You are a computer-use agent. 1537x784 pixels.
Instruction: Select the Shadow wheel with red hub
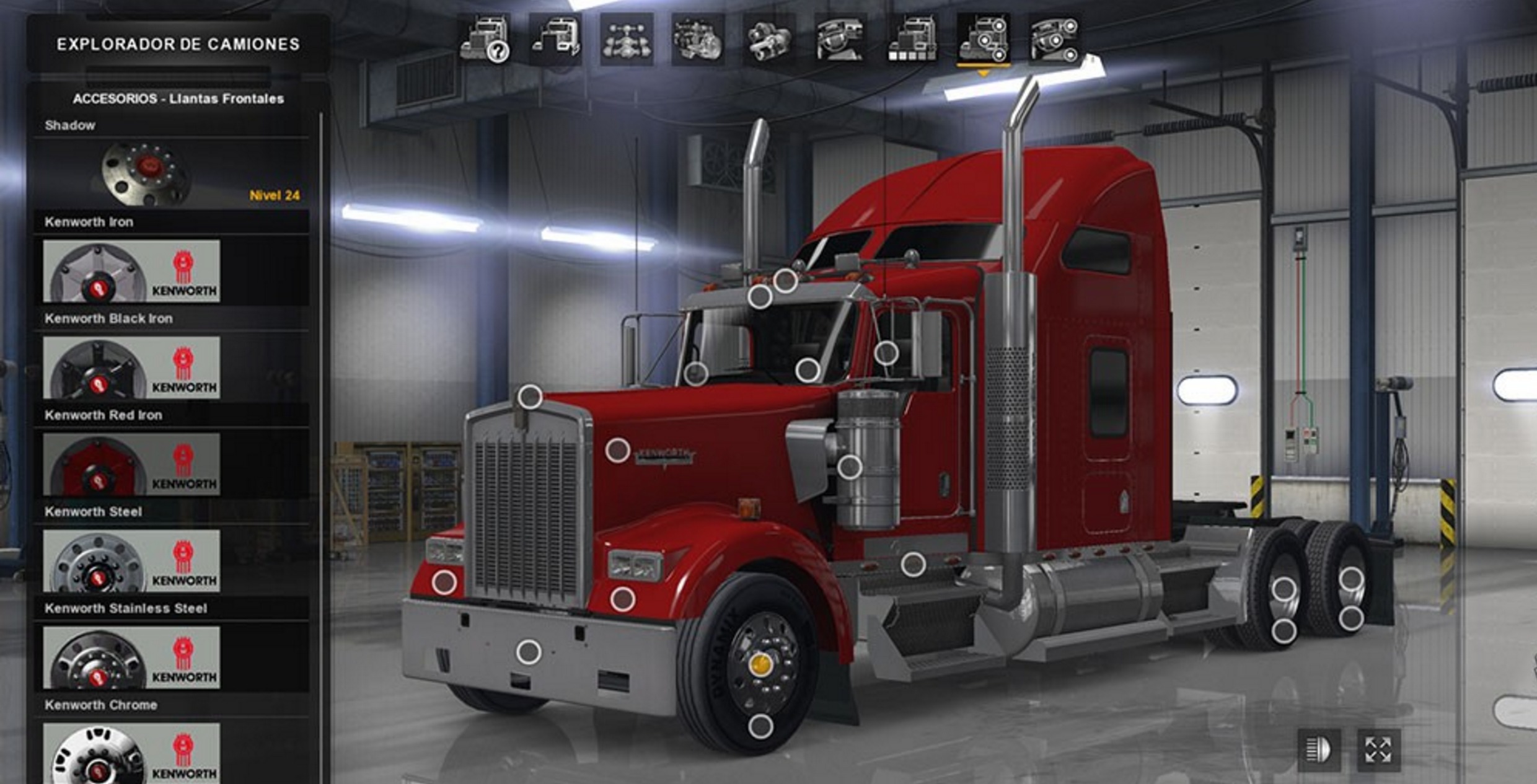point(146,174)
